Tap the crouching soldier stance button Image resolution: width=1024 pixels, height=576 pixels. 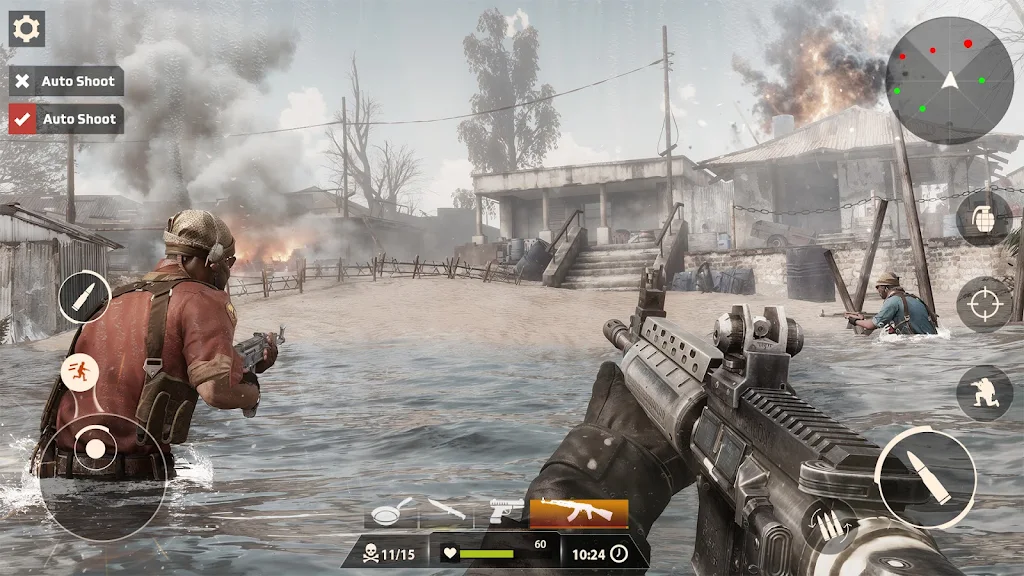coord(984,392)
